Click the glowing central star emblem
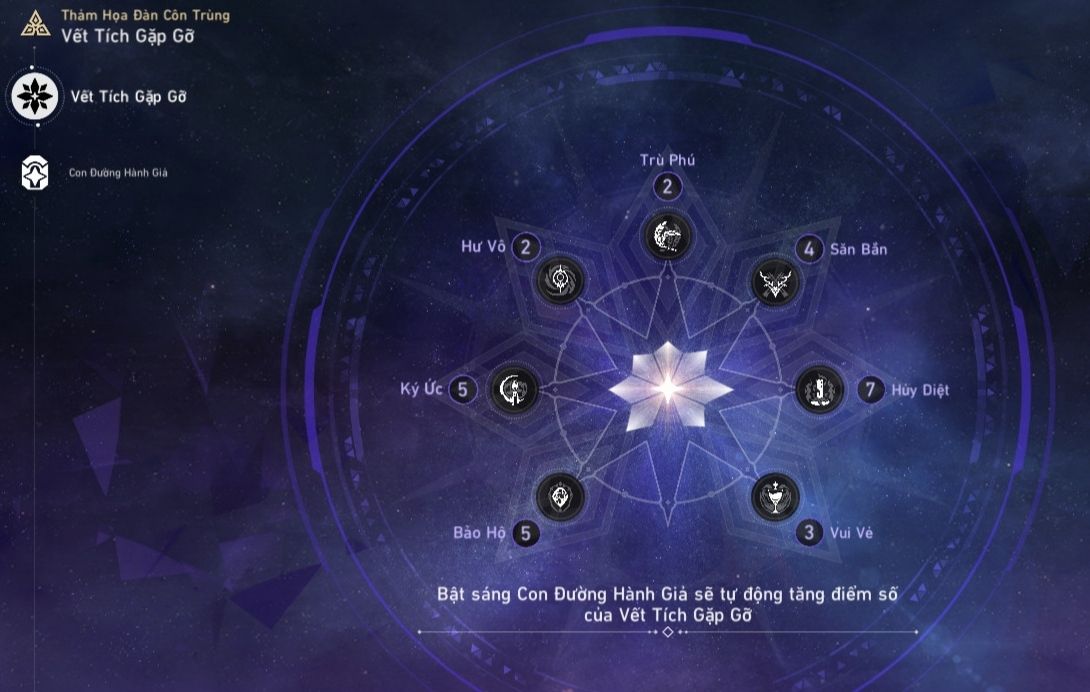Image resolution: width=1090 pixels, height=692 pixels. pos(668,388)
